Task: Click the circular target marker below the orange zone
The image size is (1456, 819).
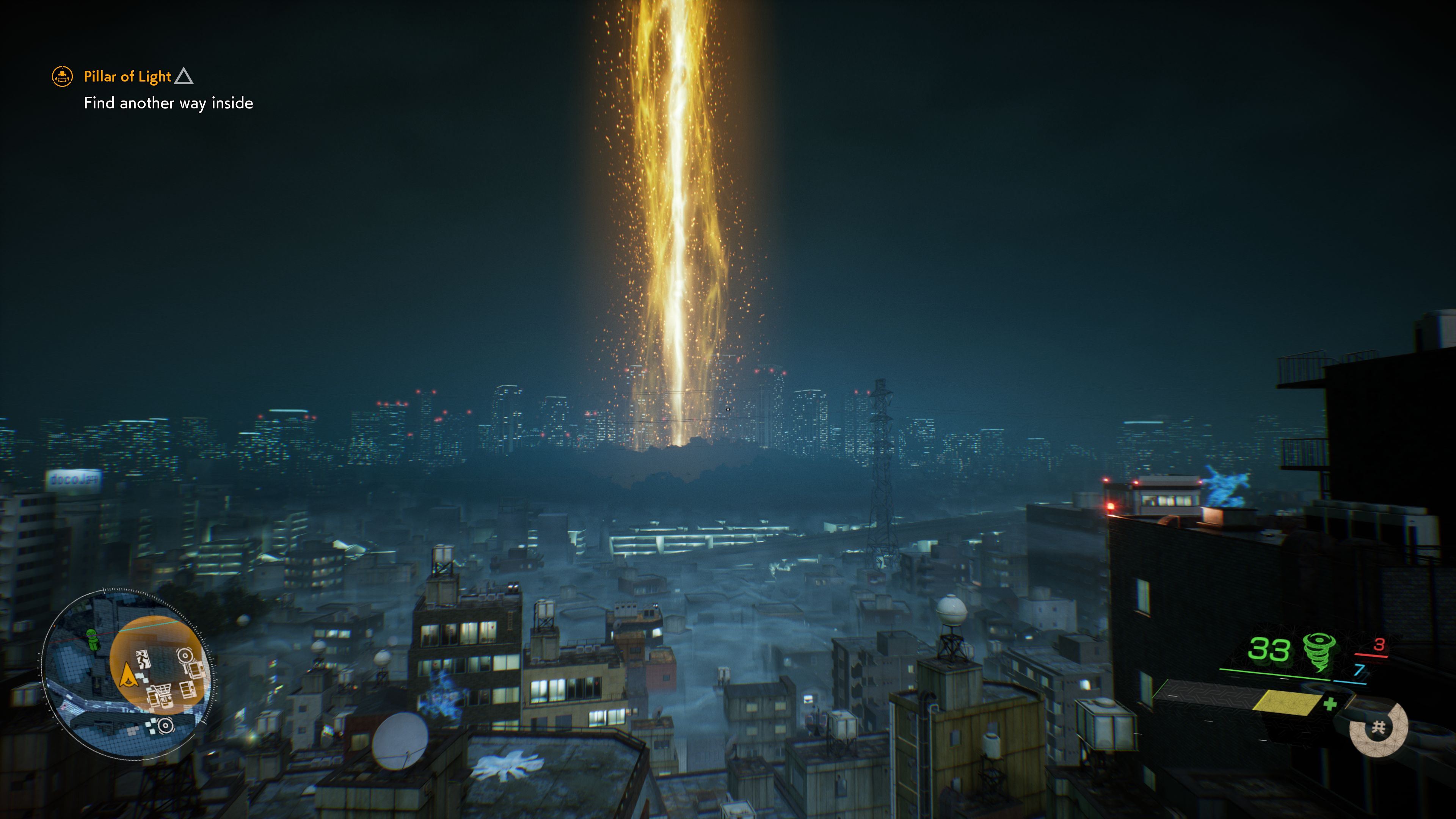Action: pos(165,725)
